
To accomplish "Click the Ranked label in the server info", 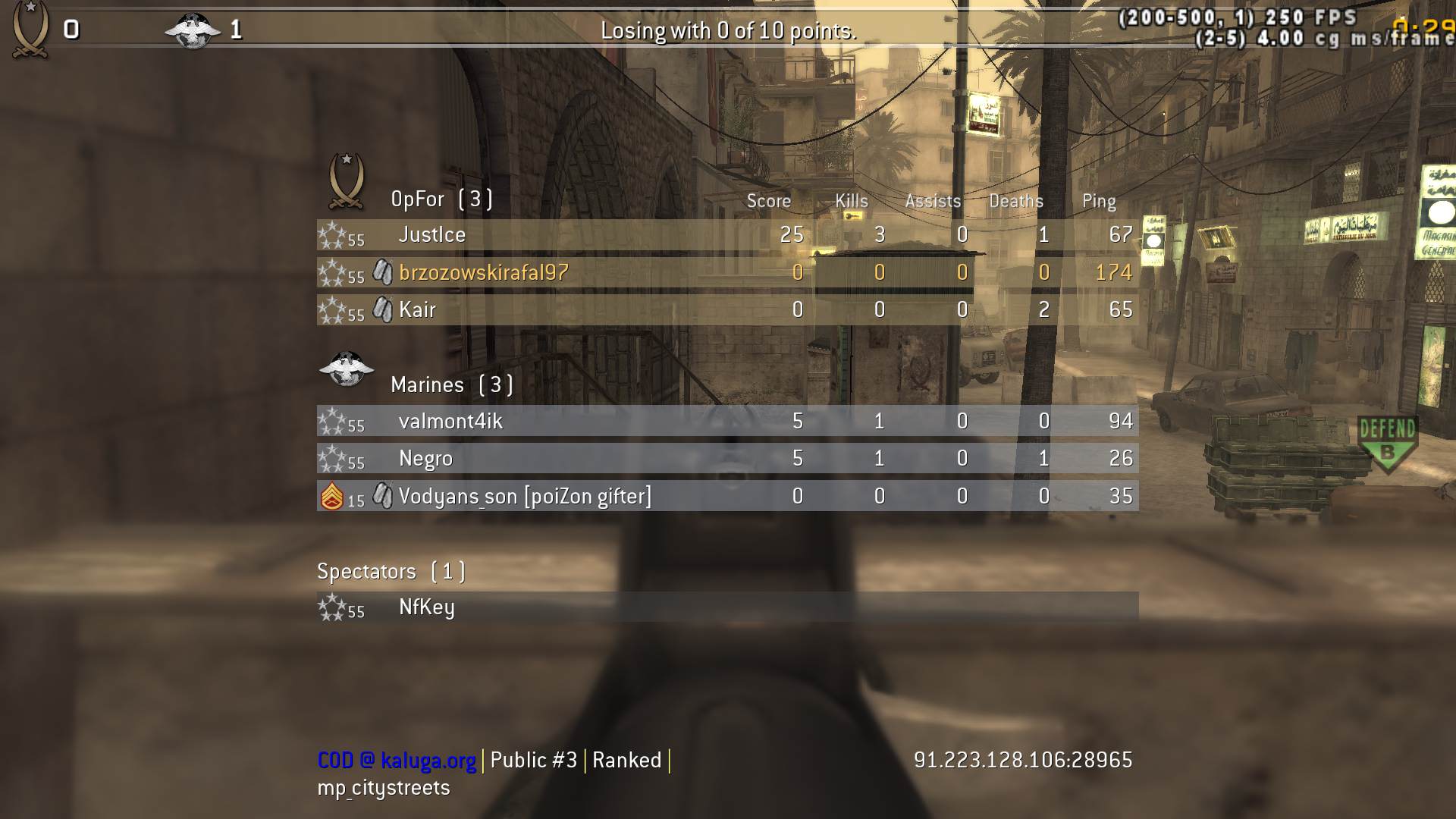I will tap(628, 759).
